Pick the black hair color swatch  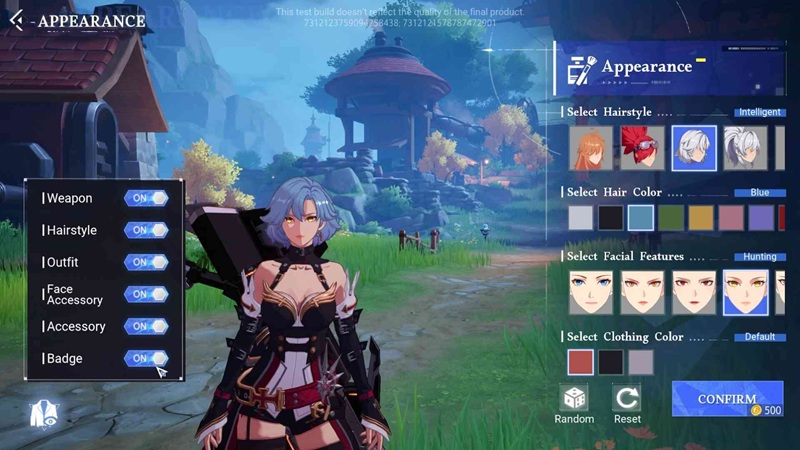click(x=611, y=217)
